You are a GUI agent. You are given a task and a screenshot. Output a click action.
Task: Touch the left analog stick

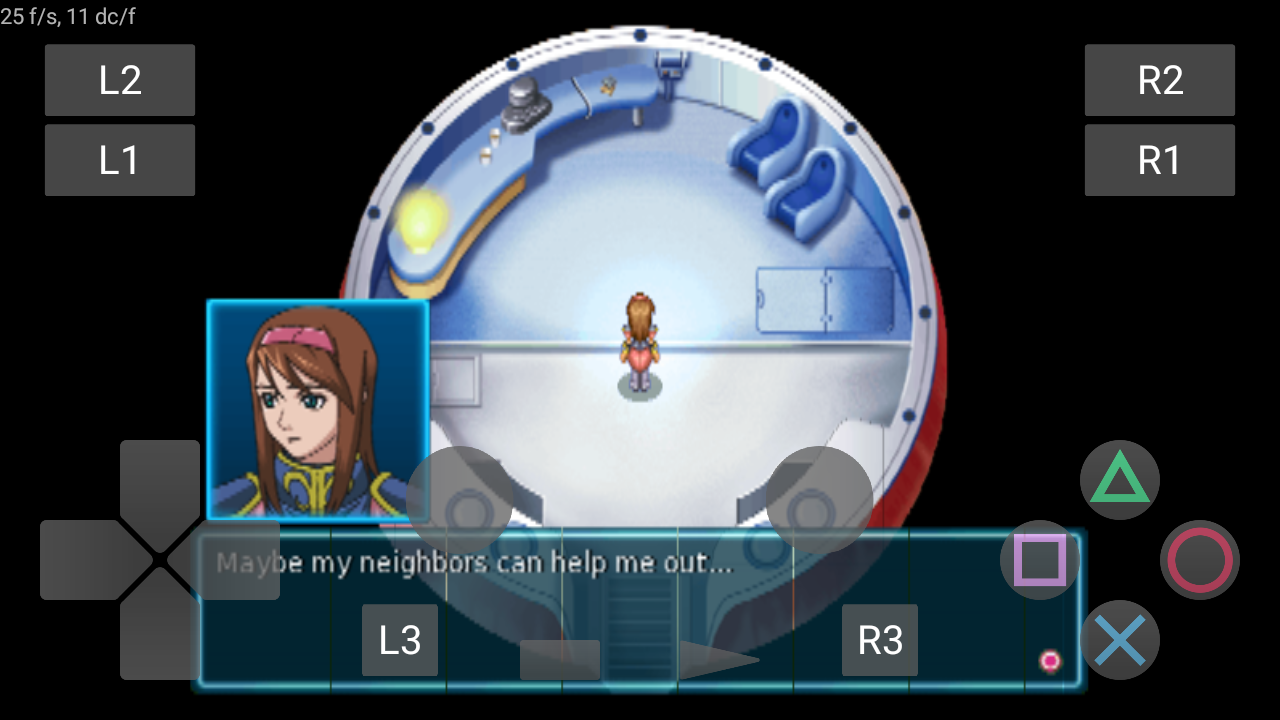tap(460, 500)
